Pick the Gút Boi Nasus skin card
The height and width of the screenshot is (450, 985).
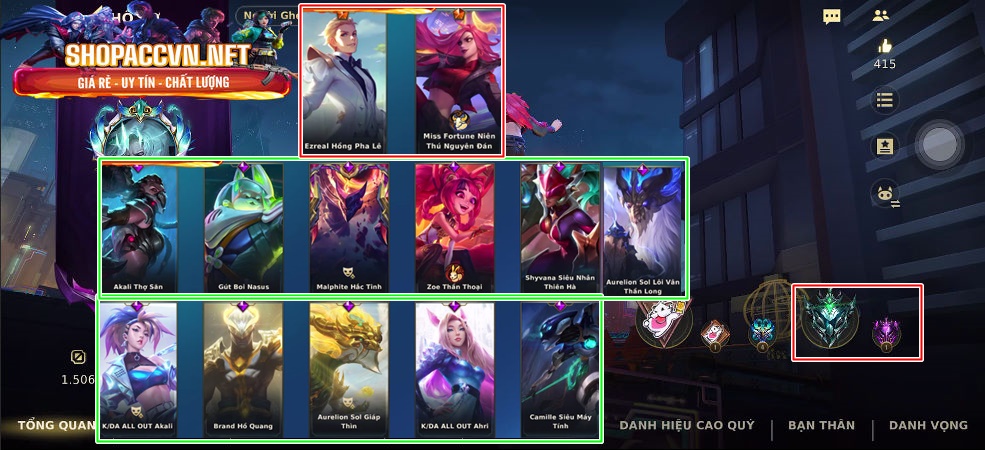[244, 228]
